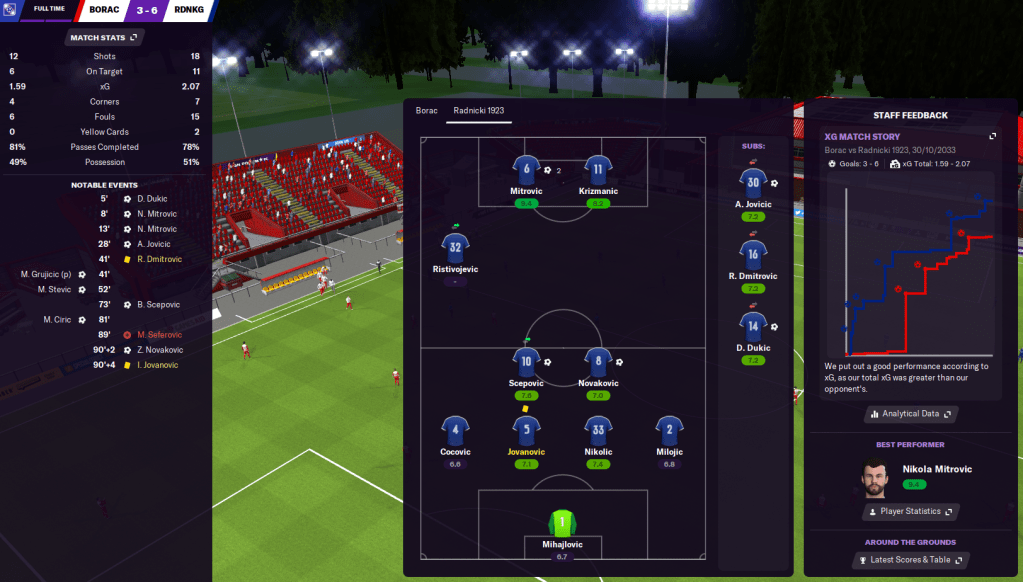Expand the xG Match Story chart
Screen dimensions: 1023x582
click(992, 136)
